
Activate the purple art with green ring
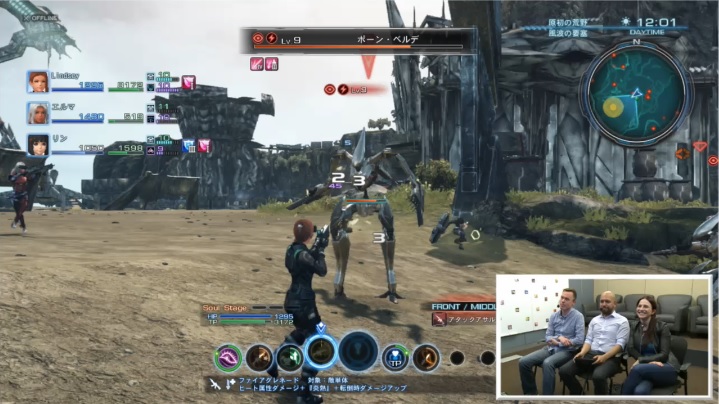(x=229, y=357)
